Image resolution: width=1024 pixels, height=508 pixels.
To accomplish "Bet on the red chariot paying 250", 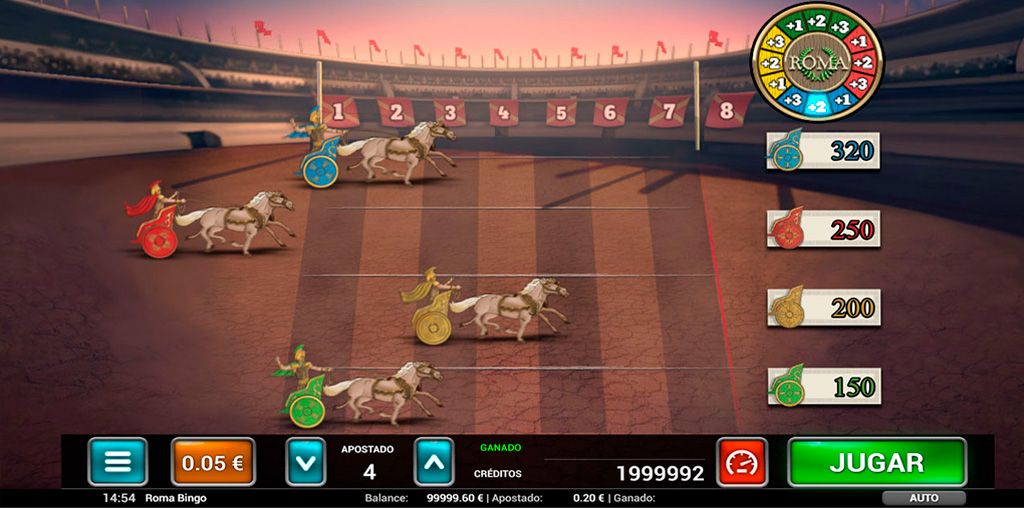I will (823, 229).
